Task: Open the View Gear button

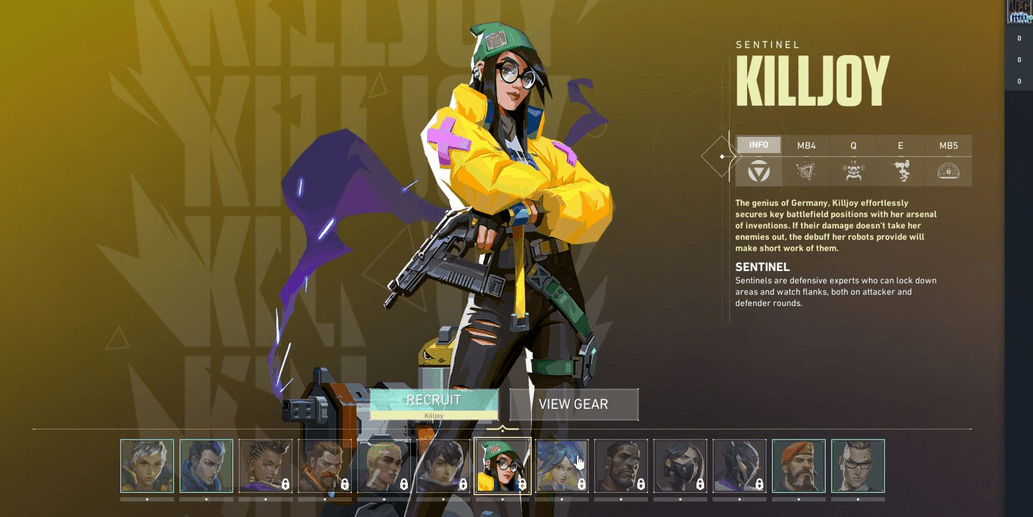Action: coord(573,404)
